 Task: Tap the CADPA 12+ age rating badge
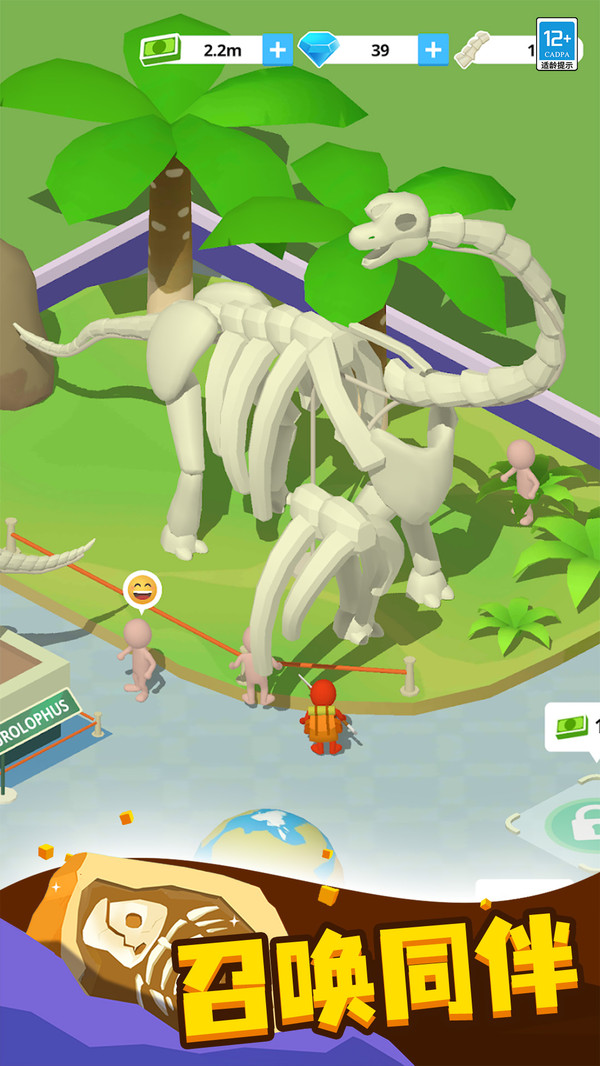click(x=557, y=44)
